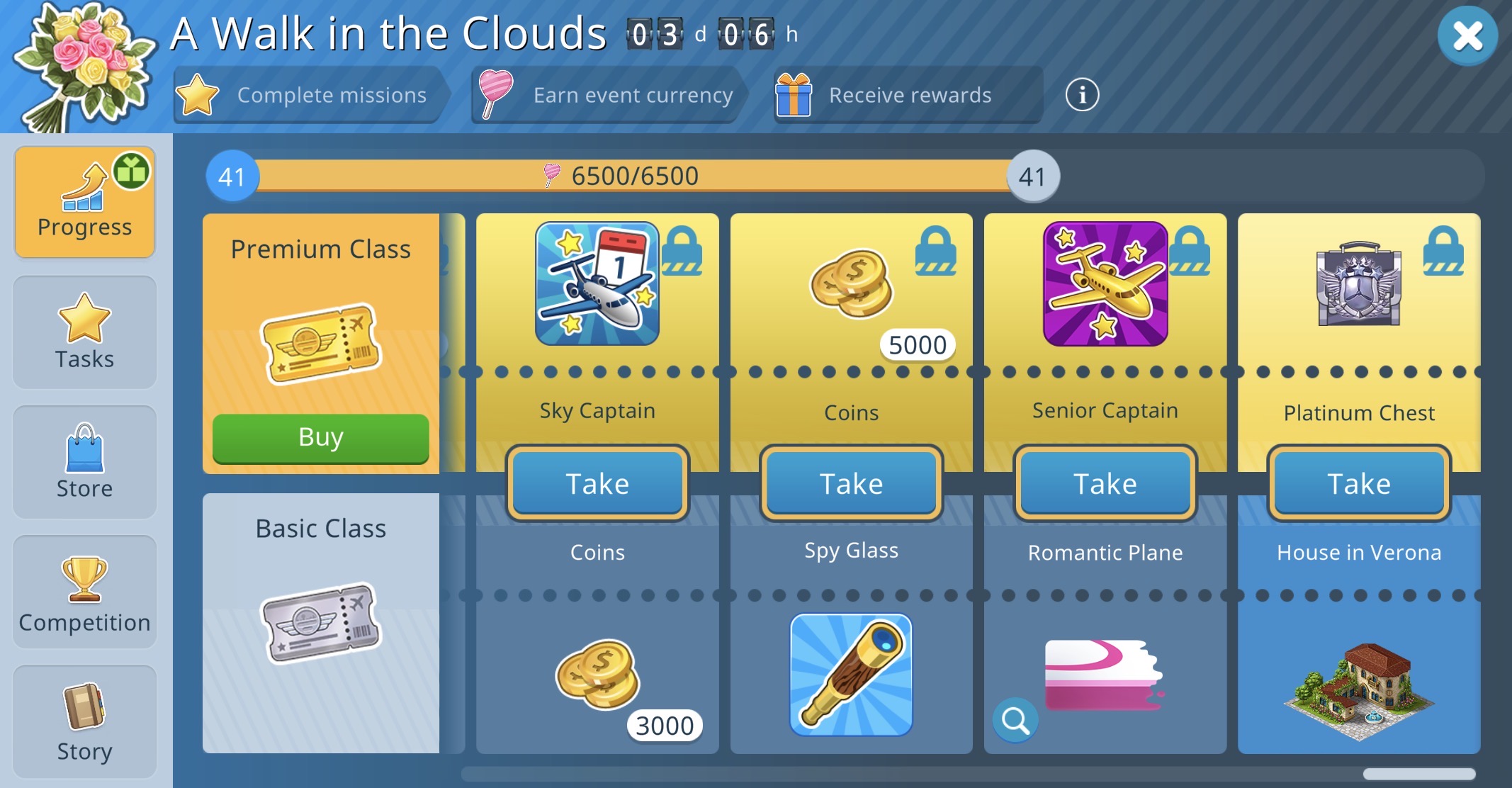Click the Earn event currency step

click(x=608, y=95)
